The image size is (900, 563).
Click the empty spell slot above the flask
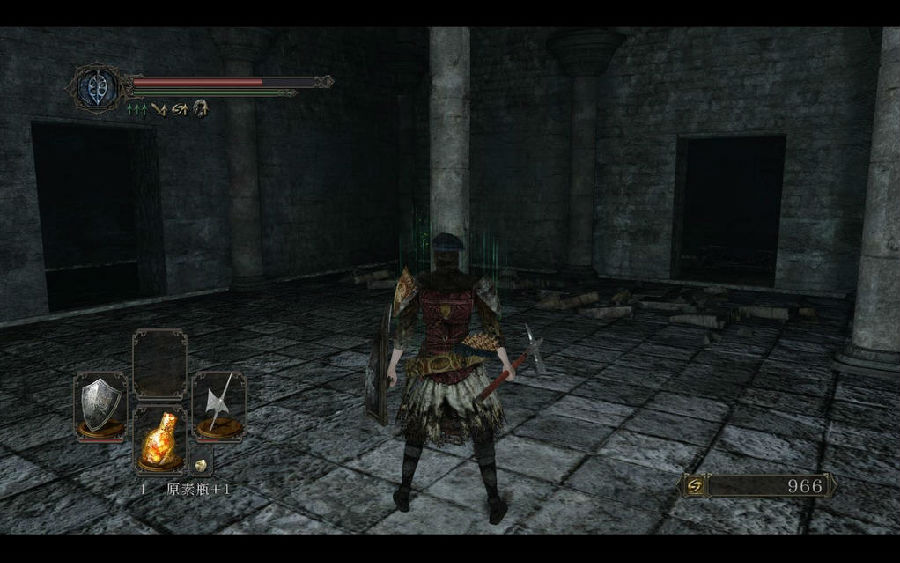[159, 365]
